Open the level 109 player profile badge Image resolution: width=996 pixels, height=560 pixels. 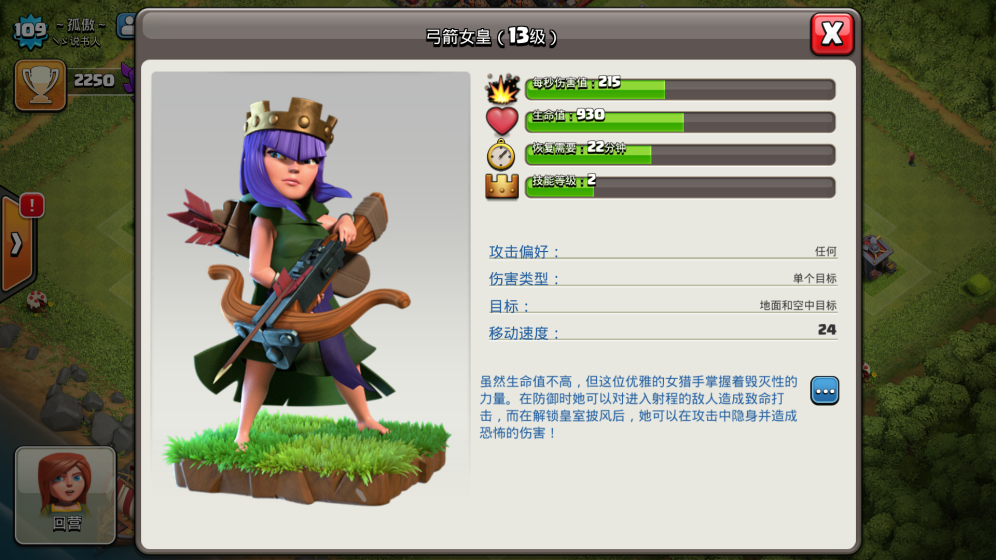pyautogui.click(x=30, y=31)
